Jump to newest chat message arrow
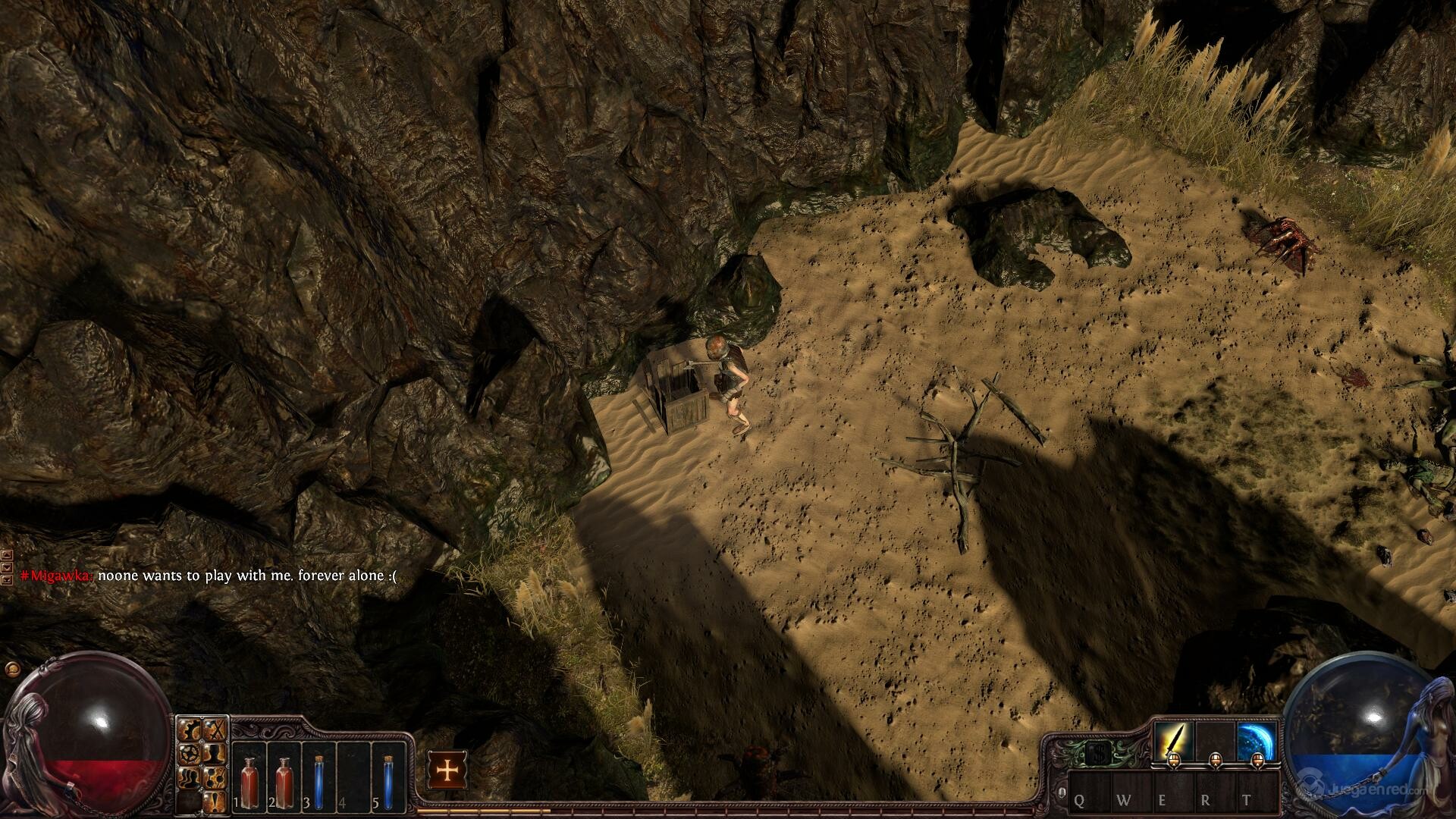Viewport: 1456px width, 819px height. pos(7,579)
